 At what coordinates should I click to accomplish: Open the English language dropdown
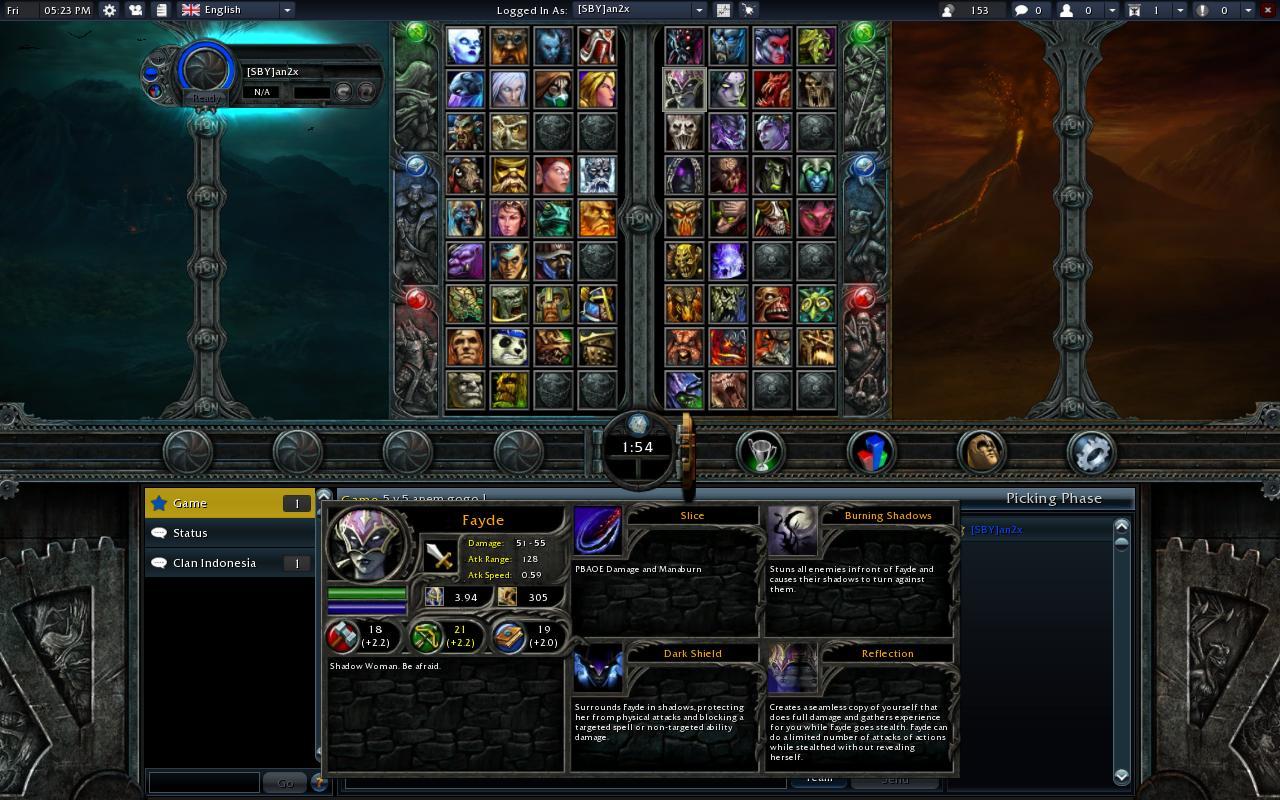tap(232, 9)
